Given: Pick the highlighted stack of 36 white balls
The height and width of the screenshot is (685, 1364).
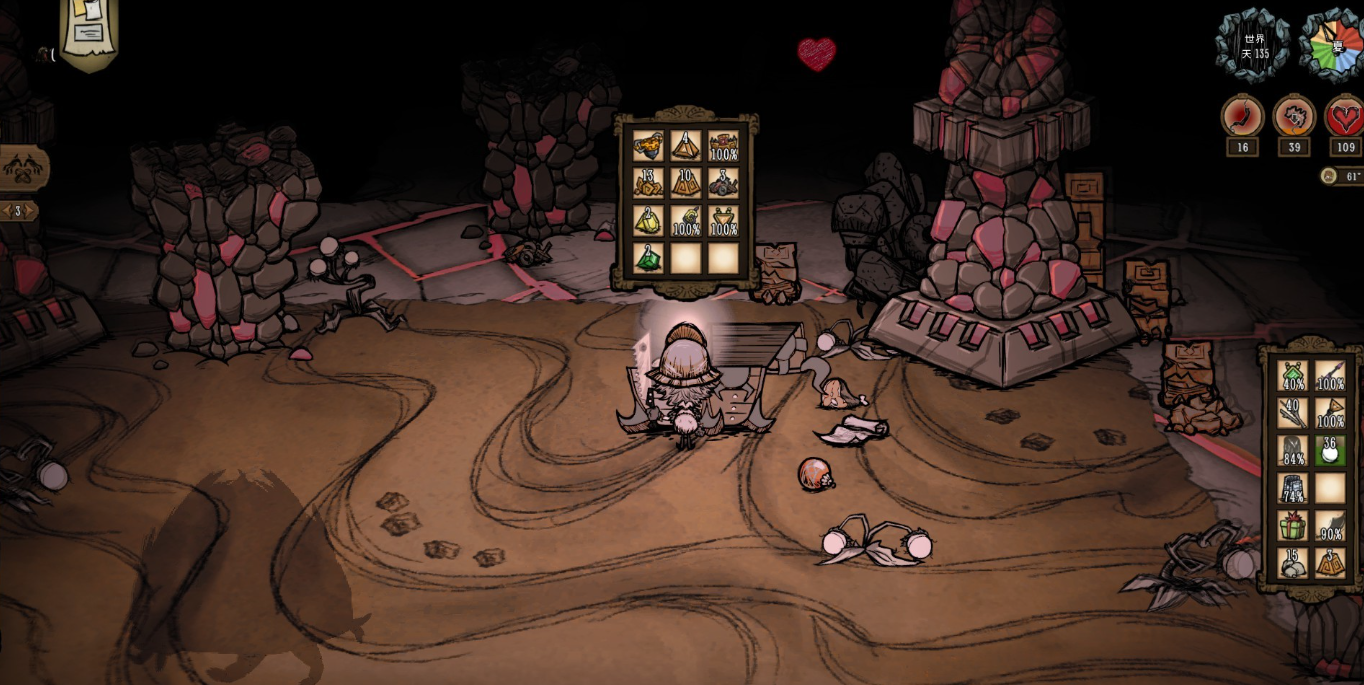Looking at the screenshot, I should coord(1330,451).
